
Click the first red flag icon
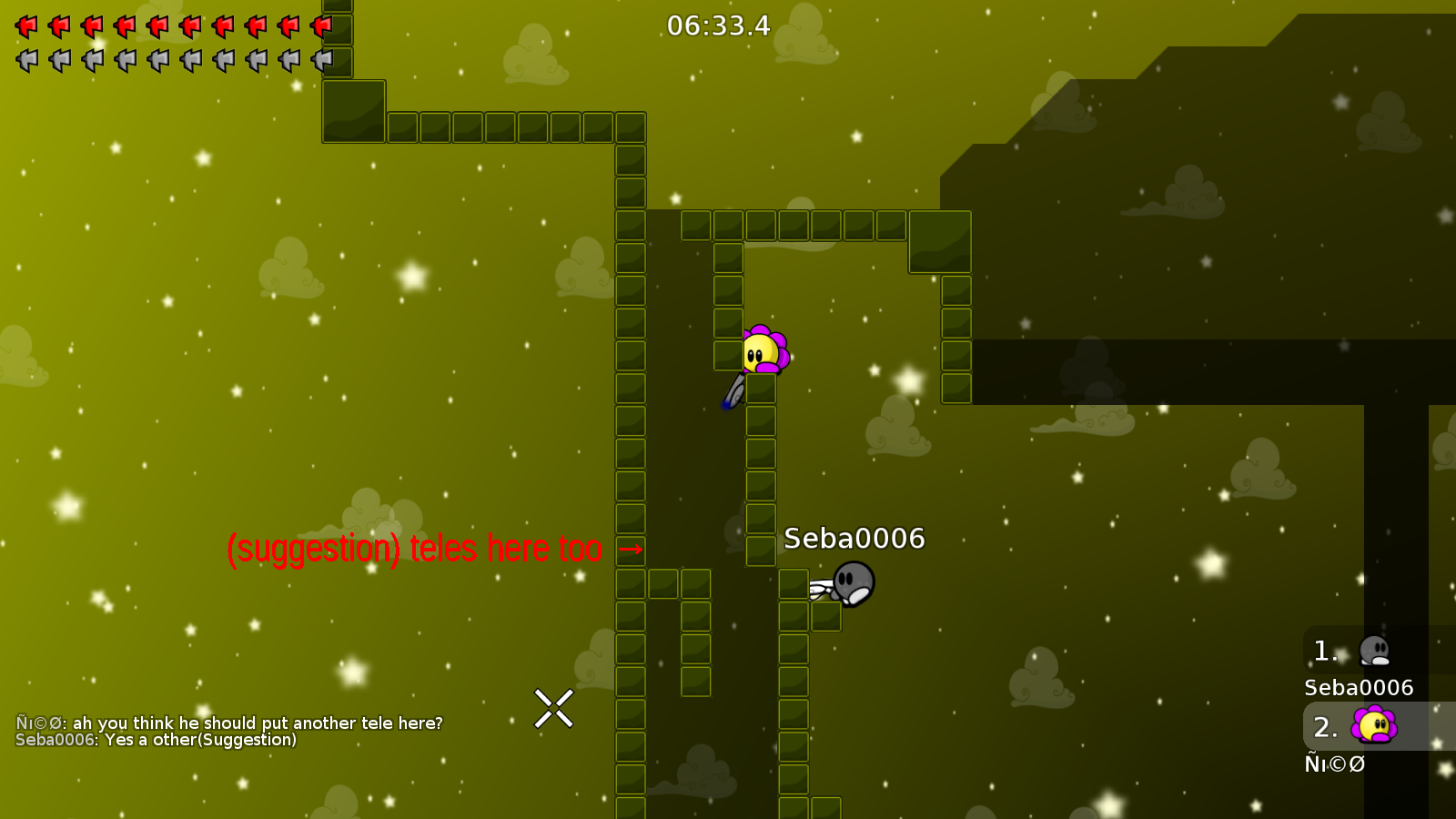pos(25,25)
